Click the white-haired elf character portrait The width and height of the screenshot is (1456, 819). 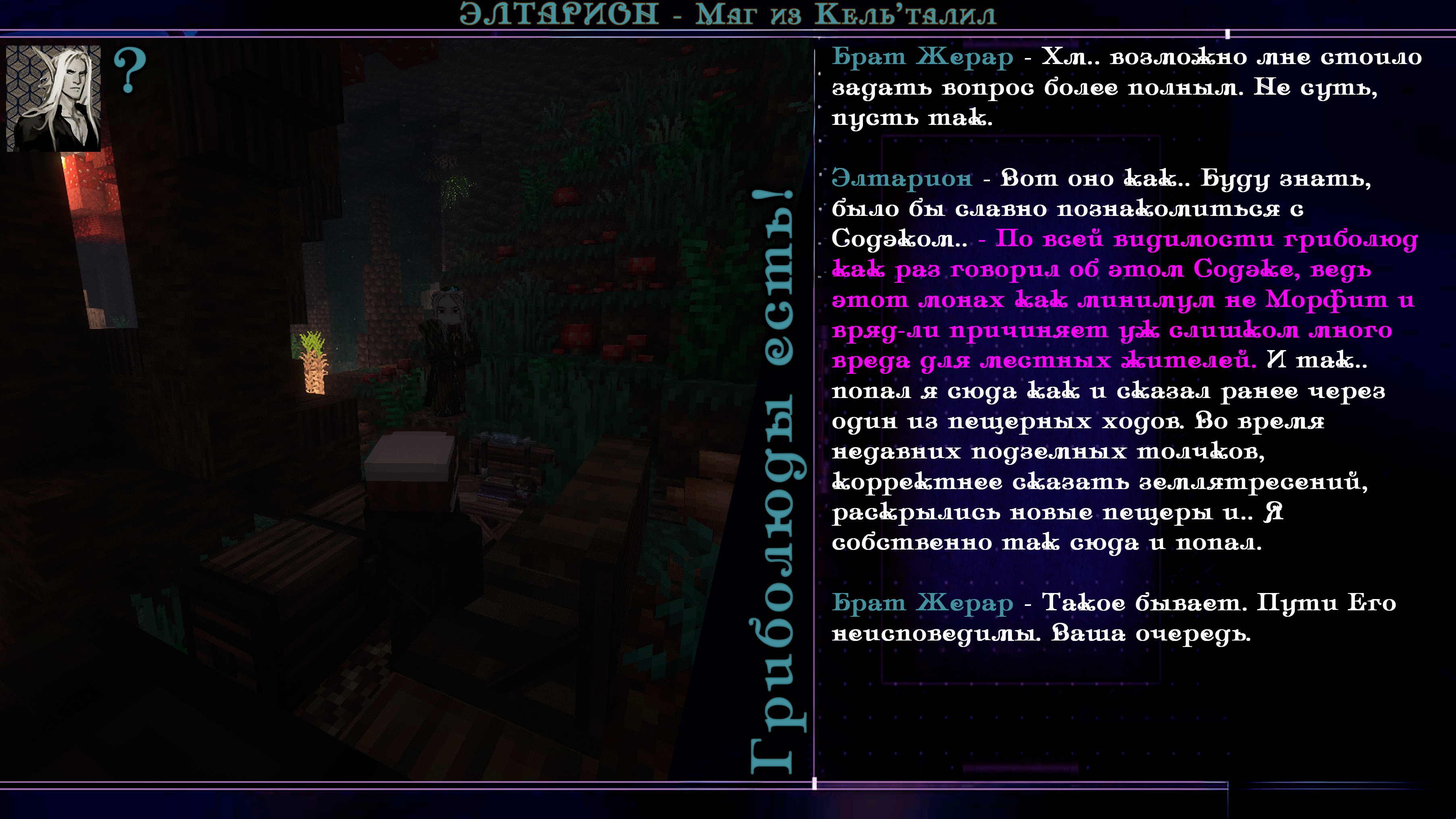pos(54,98)
